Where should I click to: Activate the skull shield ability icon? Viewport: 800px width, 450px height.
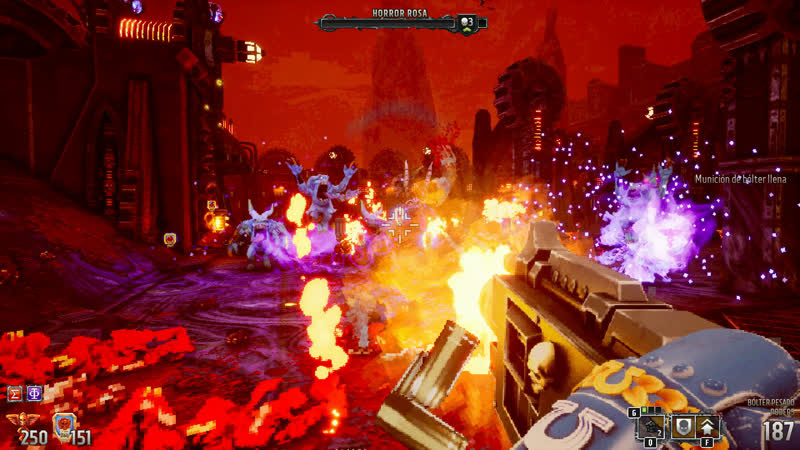pyautogui.click(x=682, y=426)
